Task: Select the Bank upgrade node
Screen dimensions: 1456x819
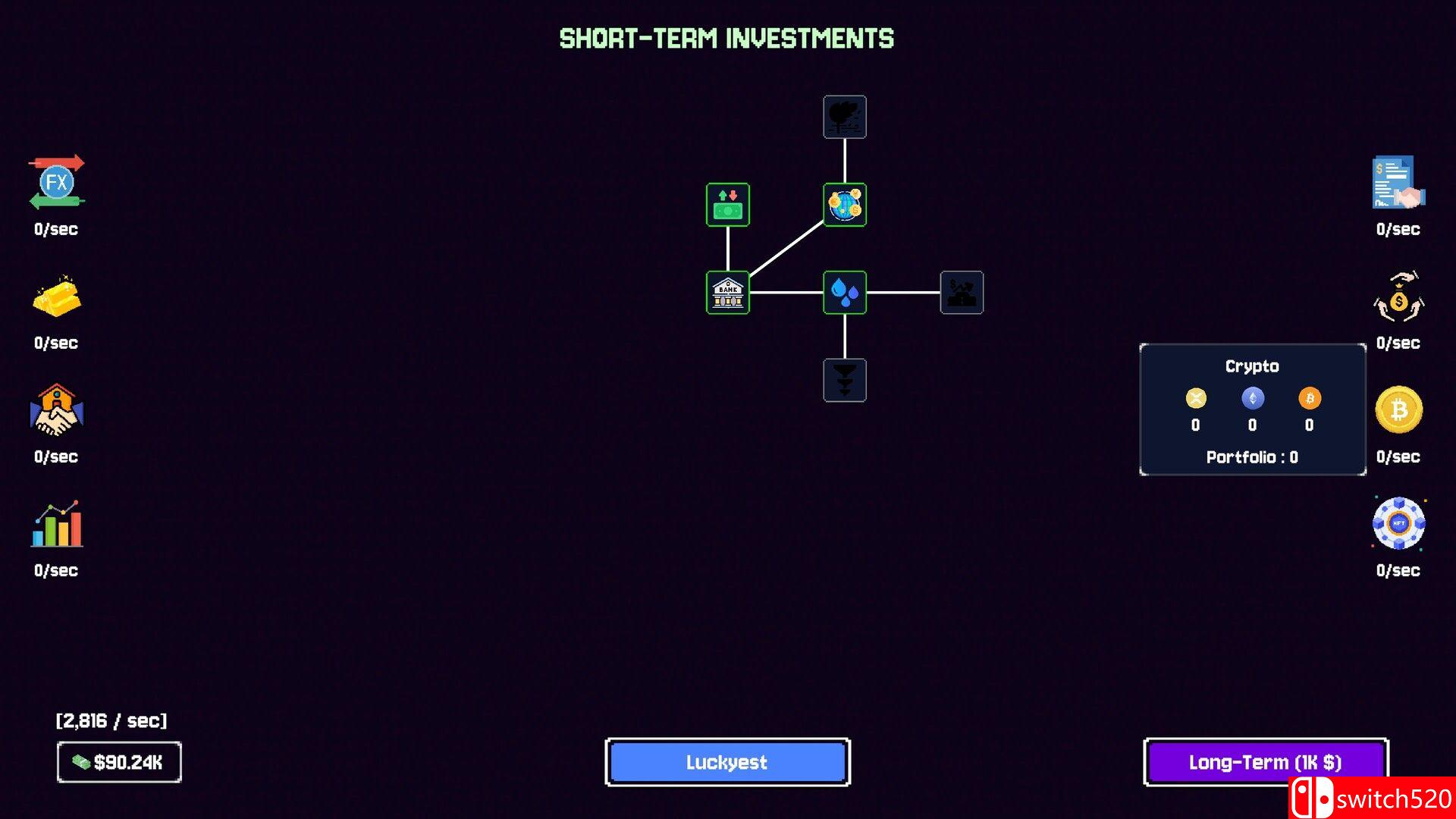Action: coord(727,292)
